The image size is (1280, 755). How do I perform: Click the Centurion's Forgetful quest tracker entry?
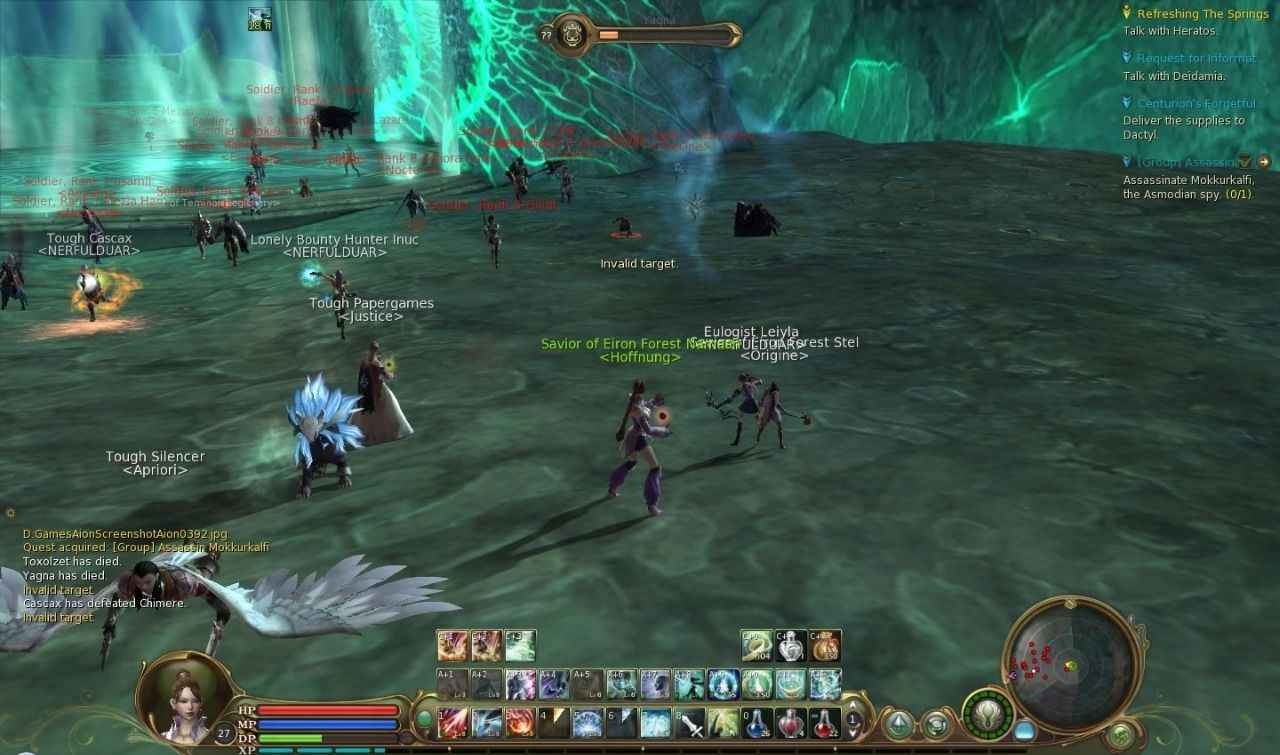tap(1195, 104)
